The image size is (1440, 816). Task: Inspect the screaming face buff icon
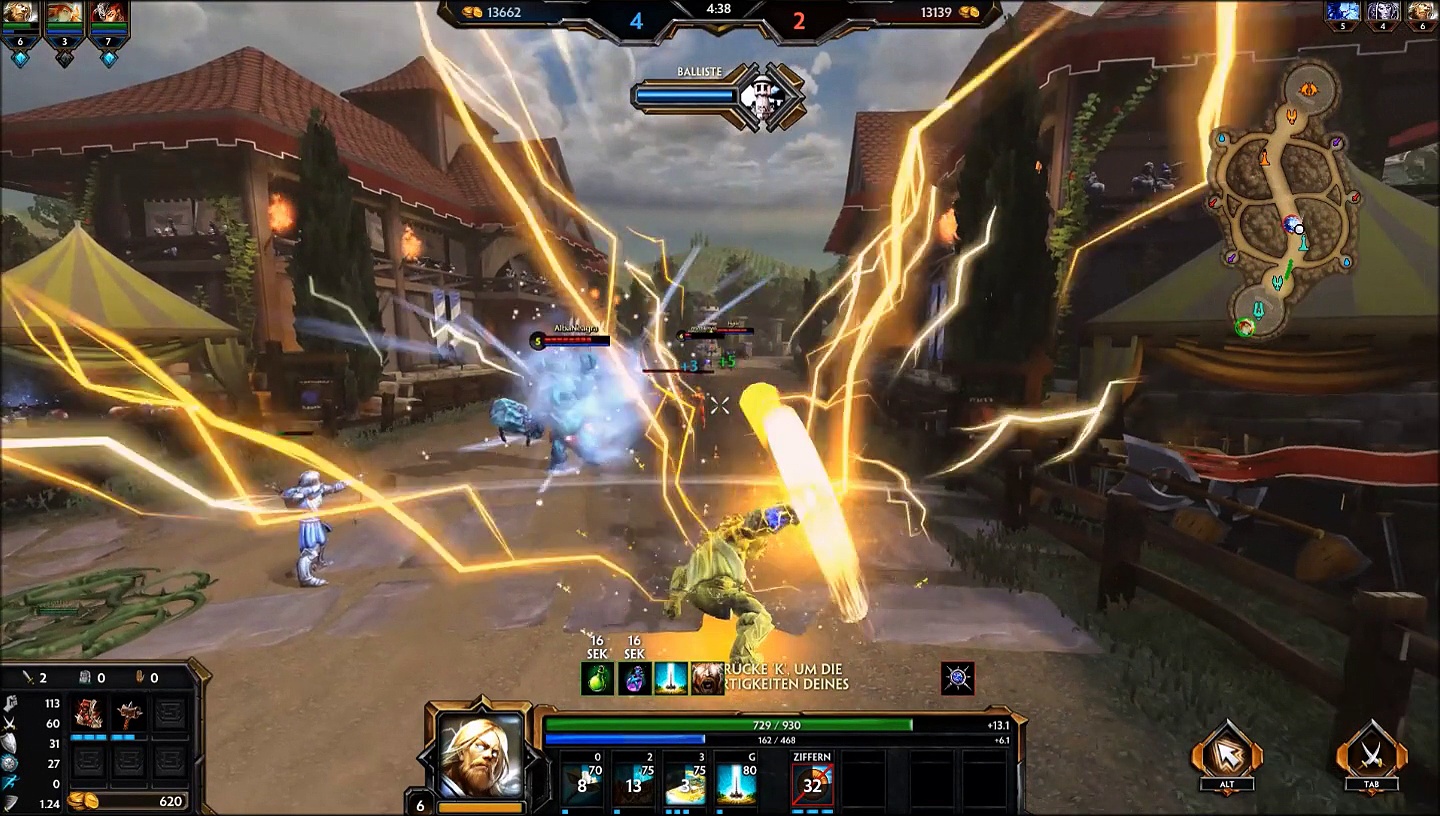[x=707, y=679]
